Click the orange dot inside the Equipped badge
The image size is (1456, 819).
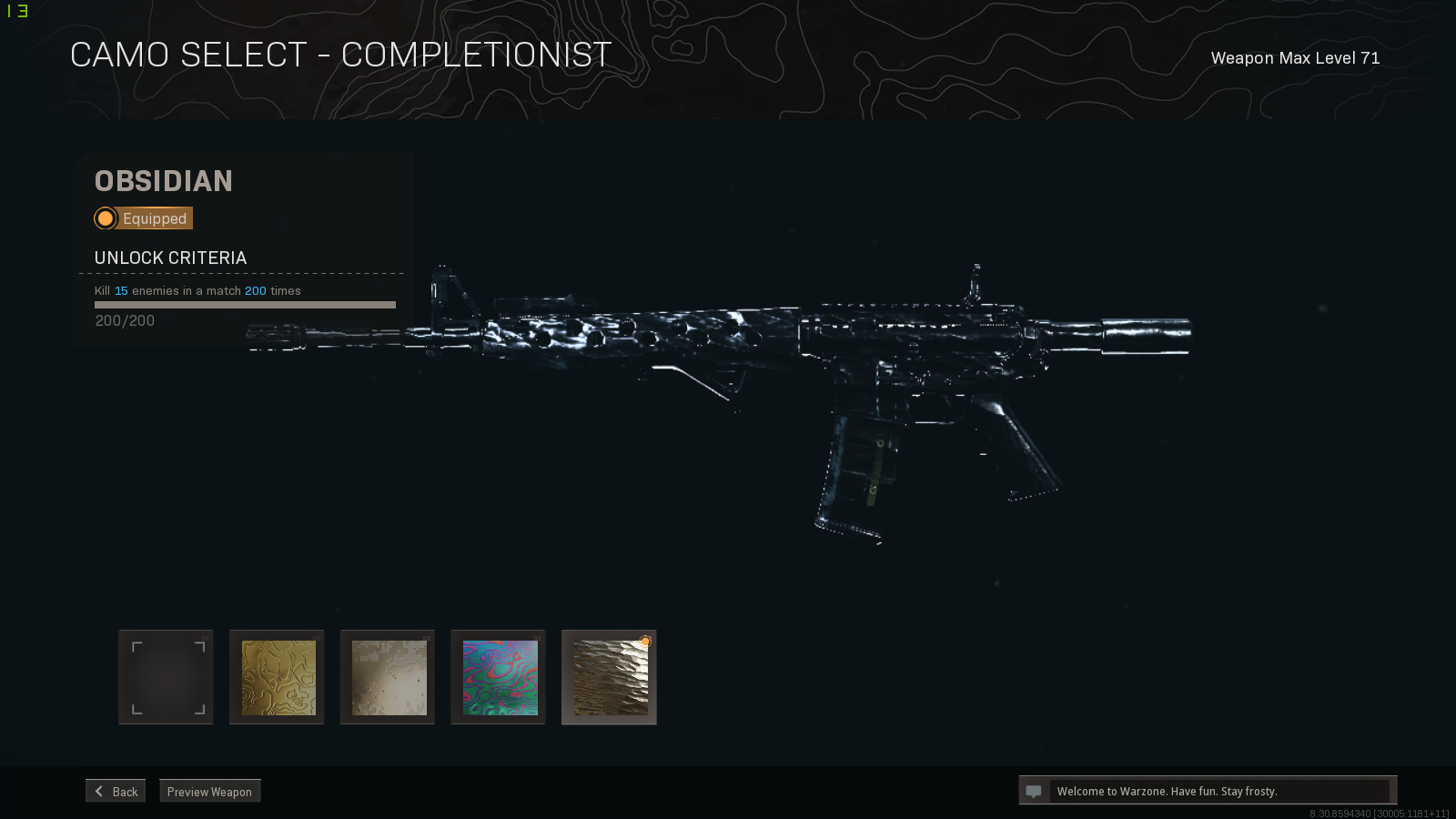point(105,217)
